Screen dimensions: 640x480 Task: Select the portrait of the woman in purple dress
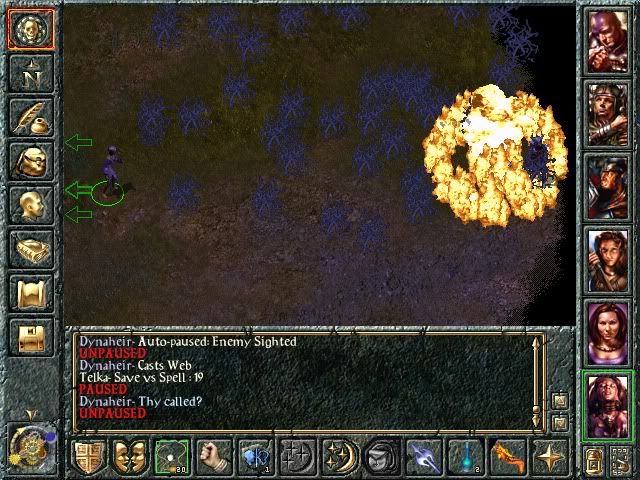(608, 329)
